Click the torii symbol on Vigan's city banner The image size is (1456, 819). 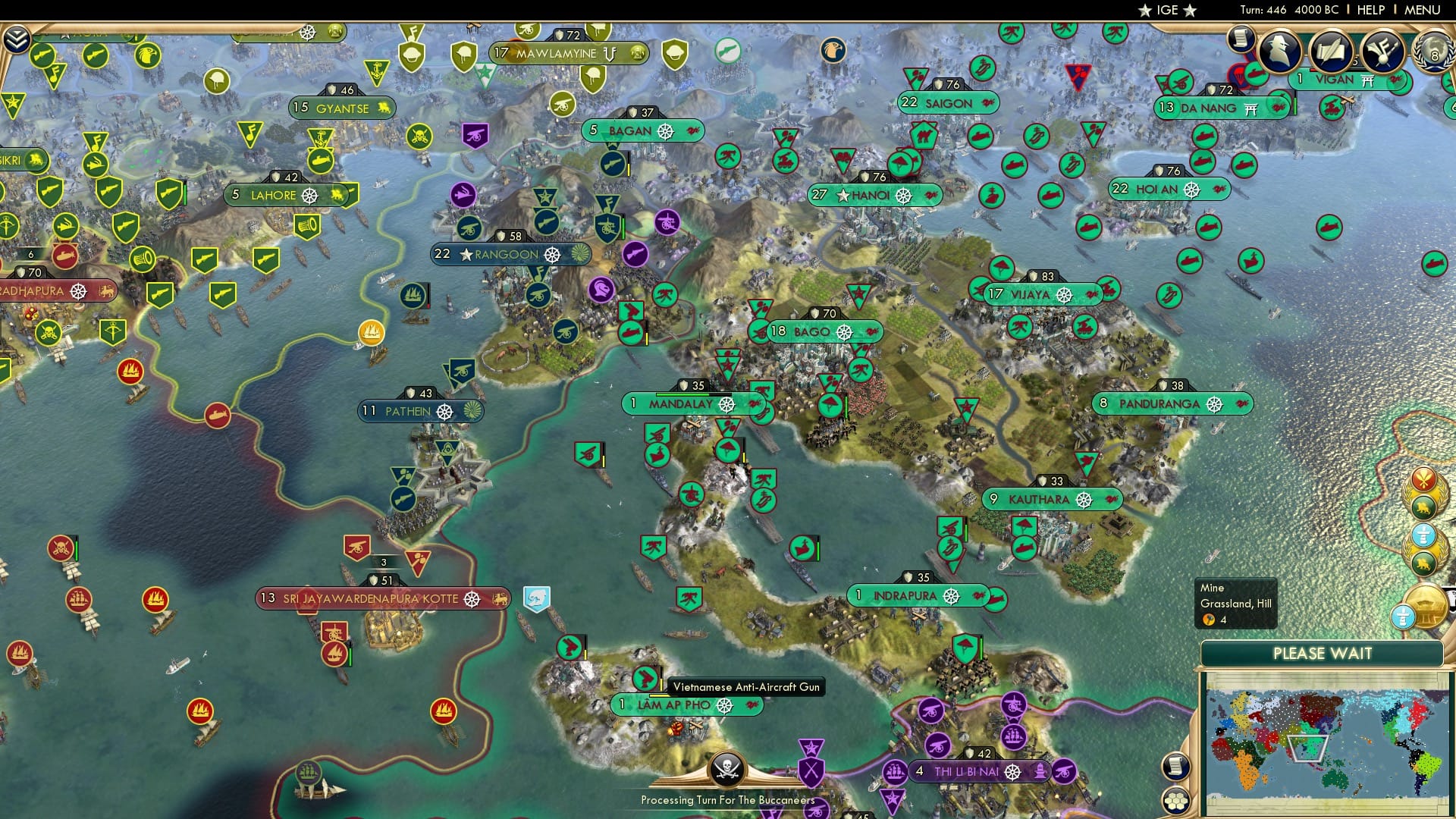tap(1367, 80)
